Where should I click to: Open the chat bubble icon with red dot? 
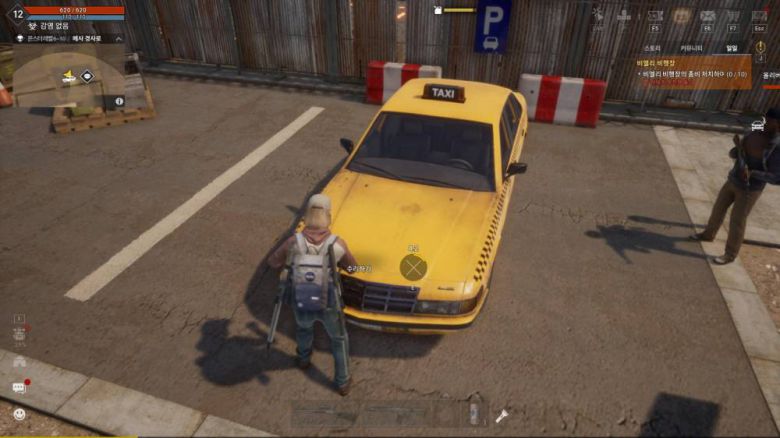pos(19,387)
